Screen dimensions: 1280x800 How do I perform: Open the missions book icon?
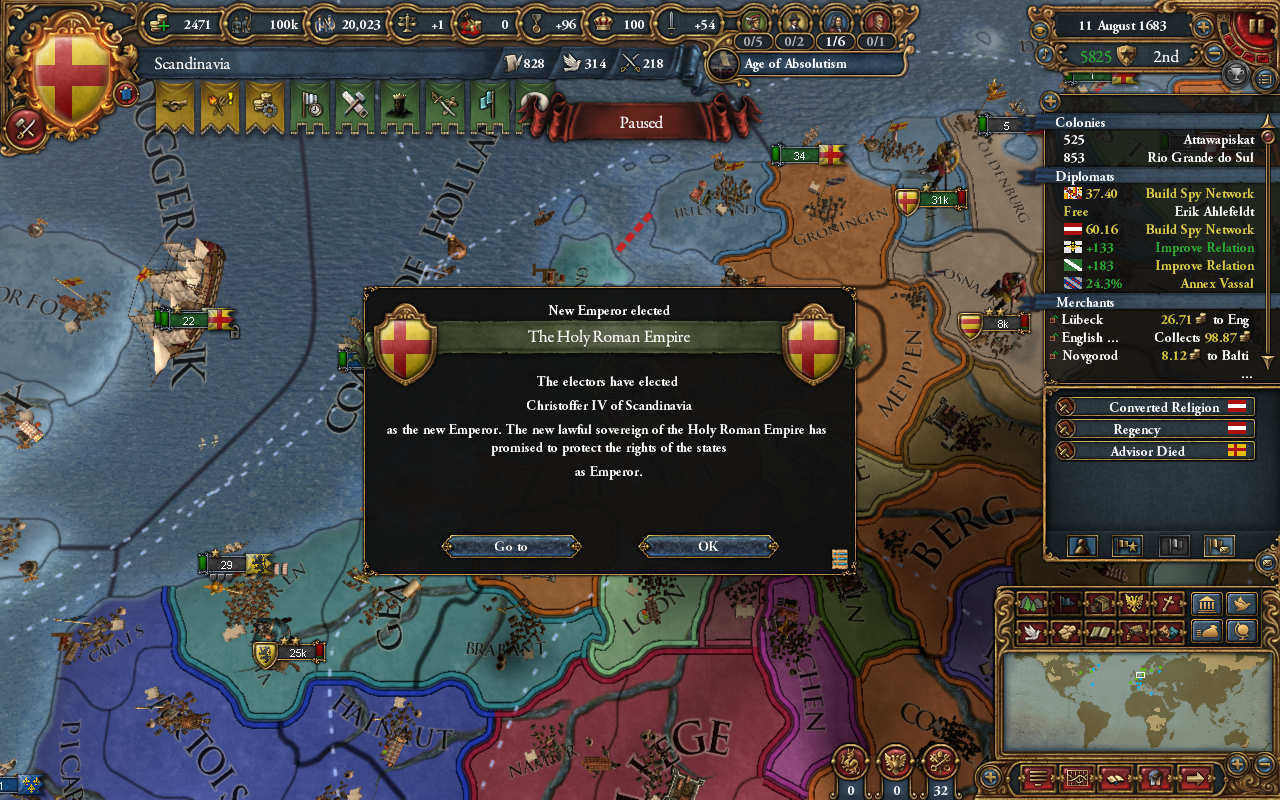1115,778
